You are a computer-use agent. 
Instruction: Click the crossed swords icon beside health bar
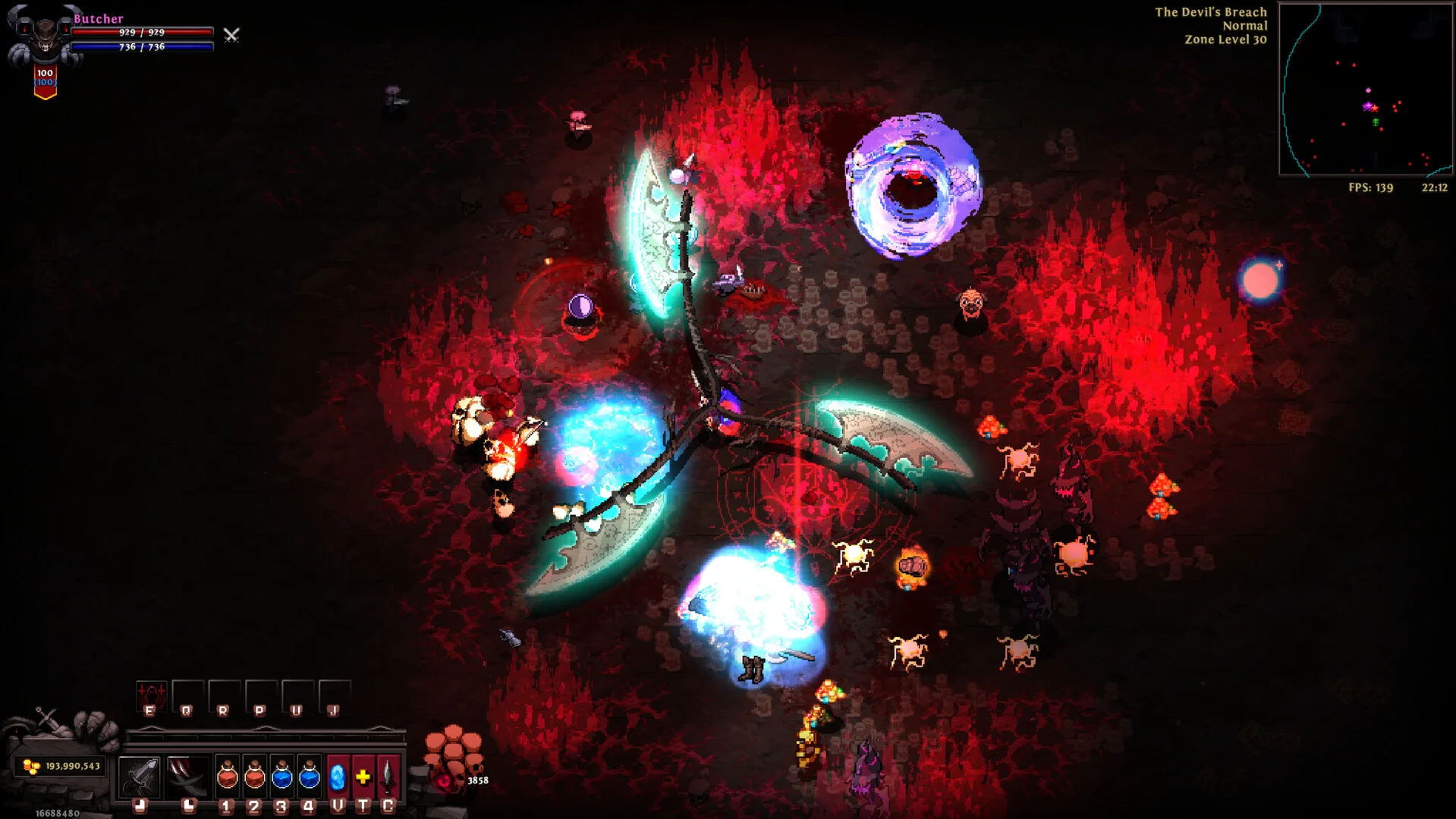(x=231, y=35)
